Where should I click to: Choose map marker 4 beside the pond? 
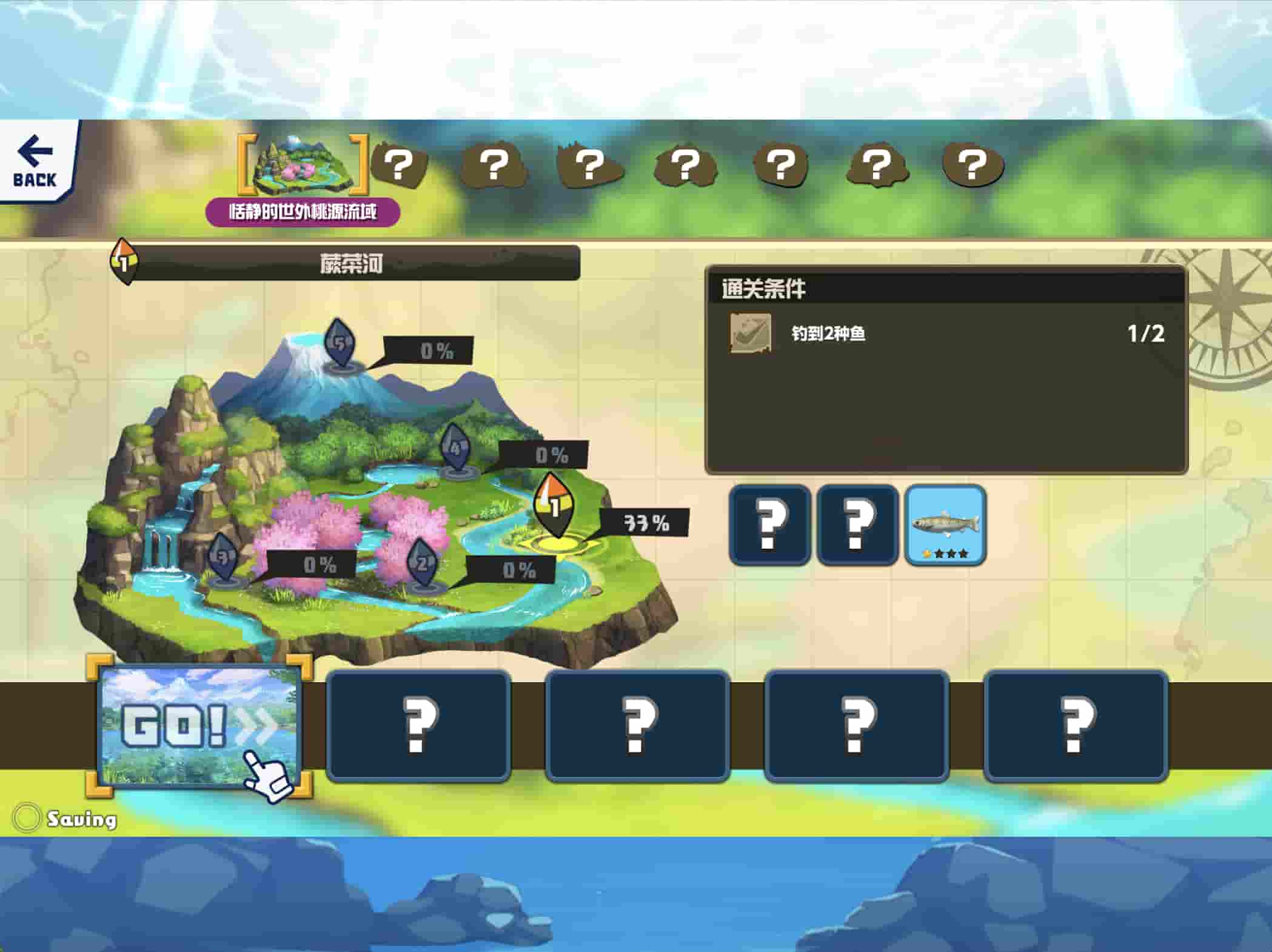coord(455,449)
